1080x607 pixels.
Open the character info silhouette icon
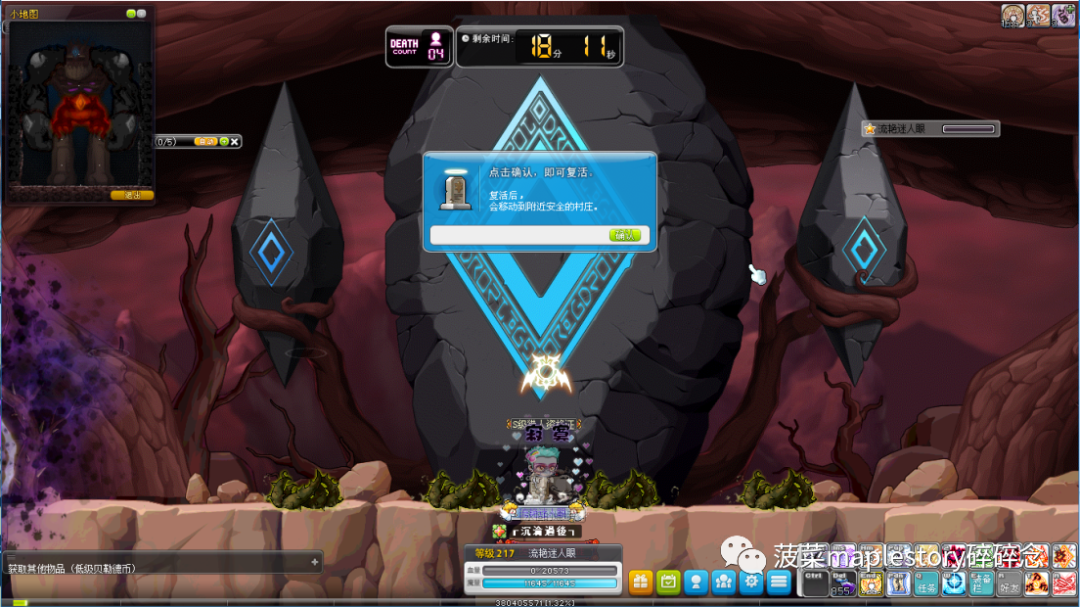[x=696, y=581]
